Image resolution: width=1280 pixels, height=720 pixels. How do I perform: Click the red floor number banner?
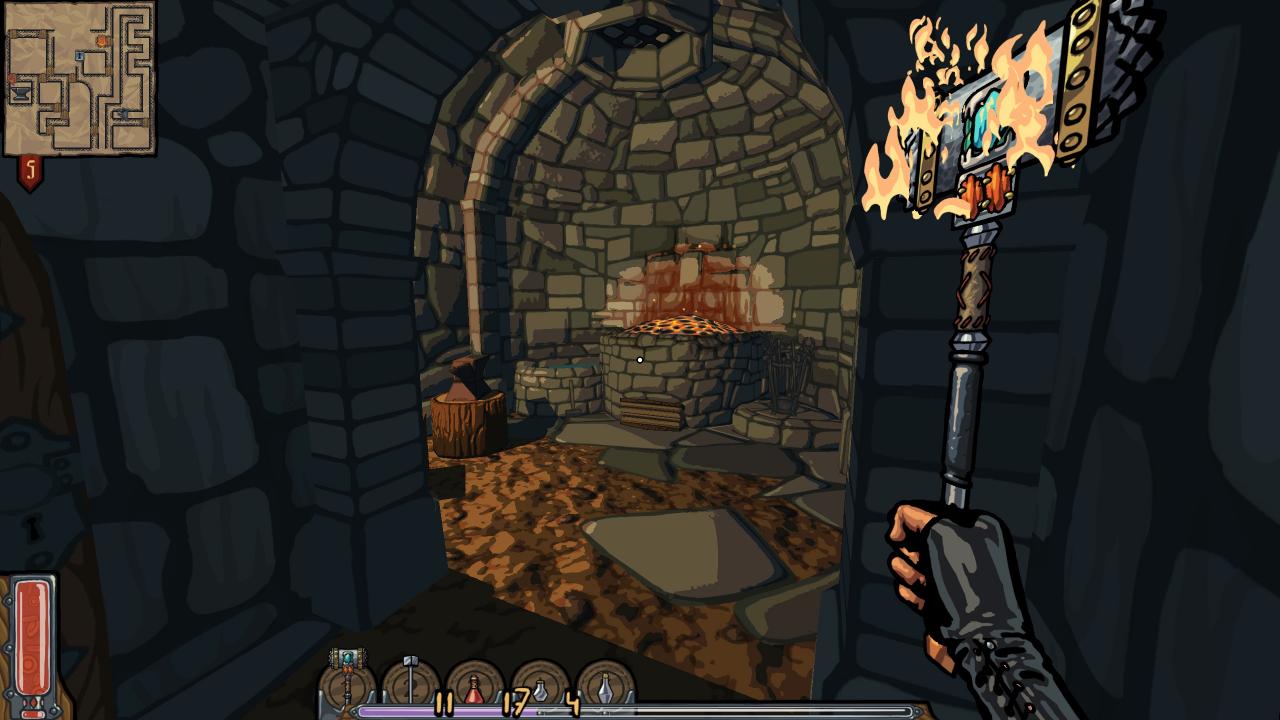pyautogui.click(x=30, y=173)
